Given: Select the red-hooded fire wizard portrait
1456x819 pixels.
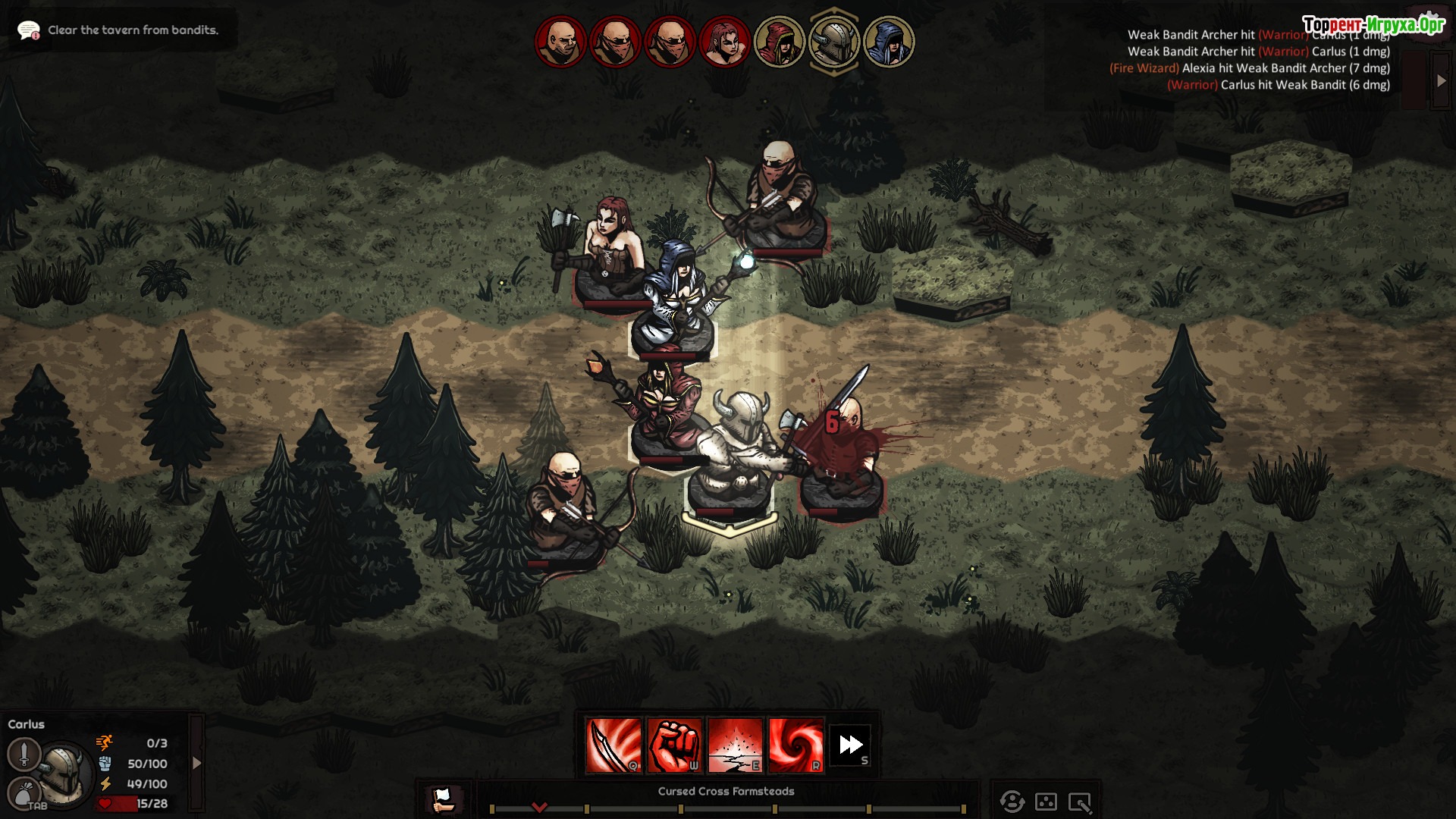Looking at the screenshot, I should 779,42.
